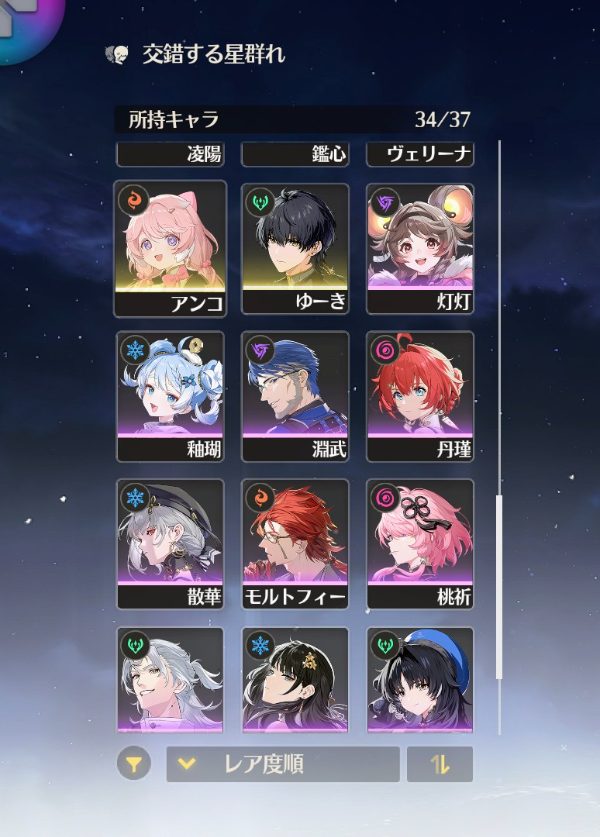Select the 散華 character card

click(x=170, y=544)
